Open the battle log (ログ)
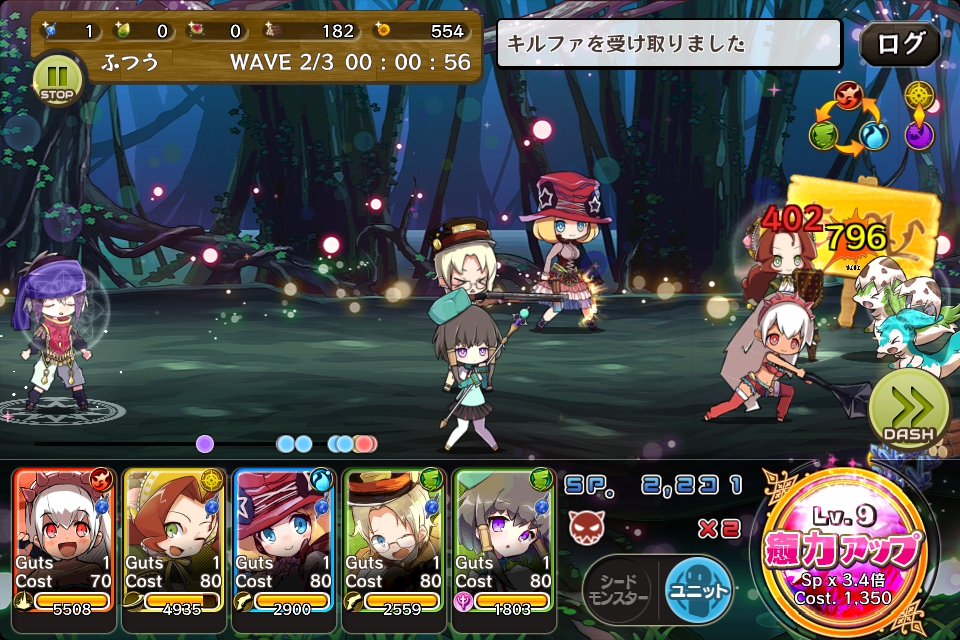 pos(900,44)
